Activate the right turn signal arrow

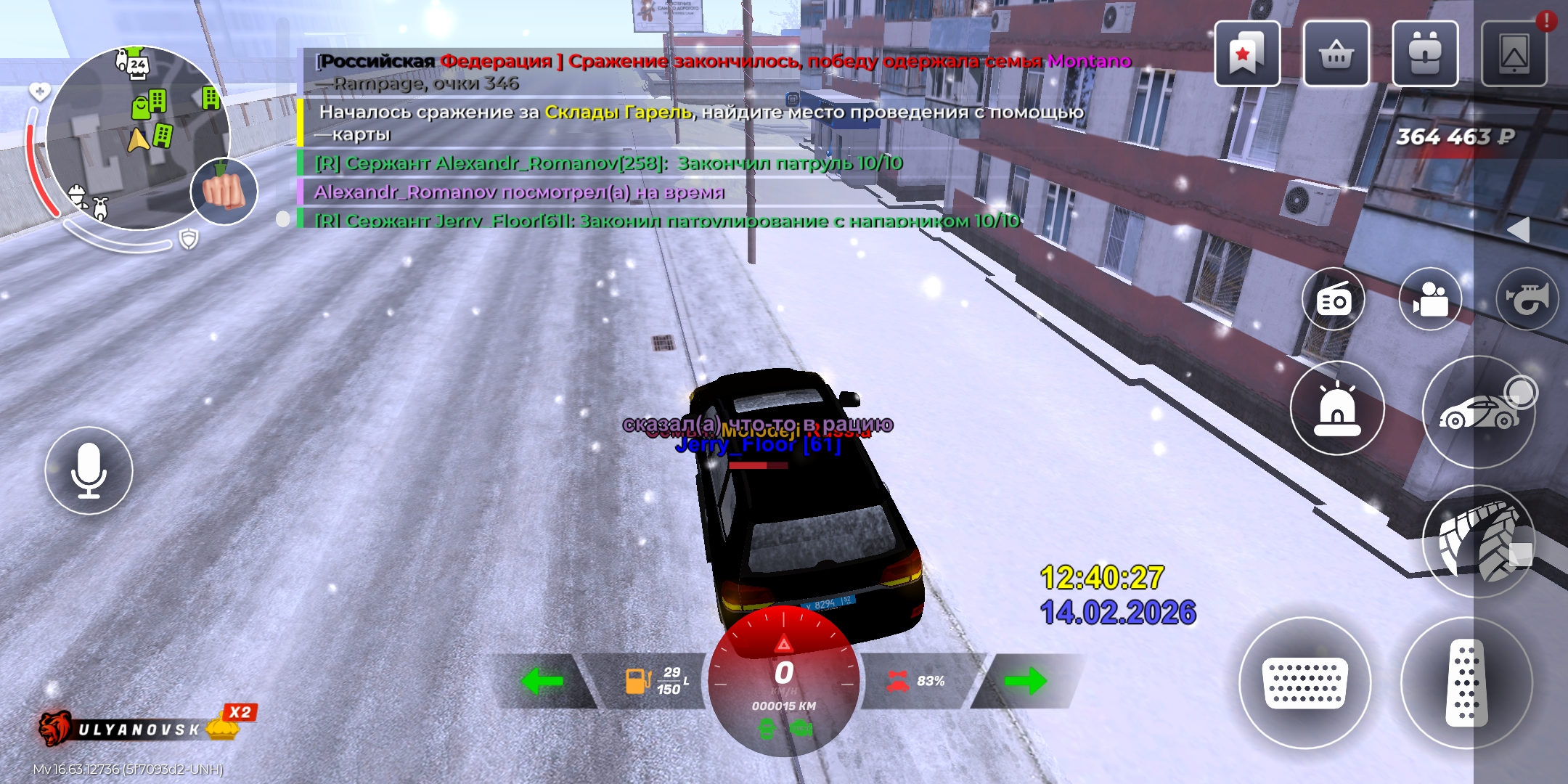1025,681
